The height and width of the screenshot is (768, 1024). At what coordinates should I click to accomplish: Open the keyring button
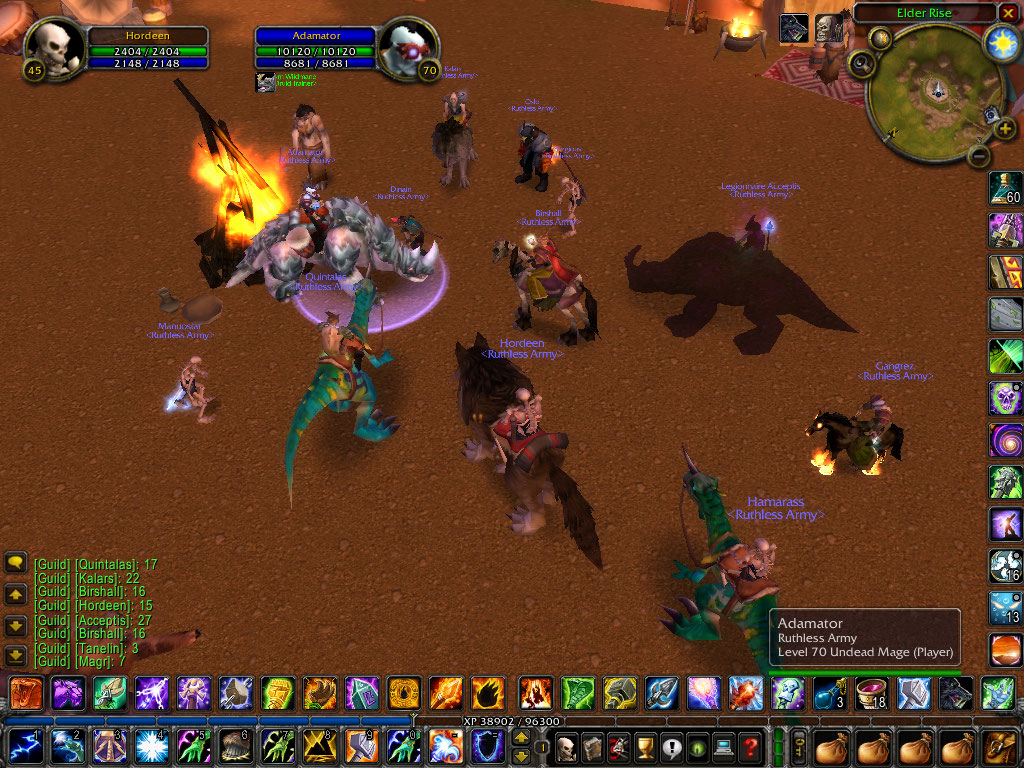(x=798, y=746)
